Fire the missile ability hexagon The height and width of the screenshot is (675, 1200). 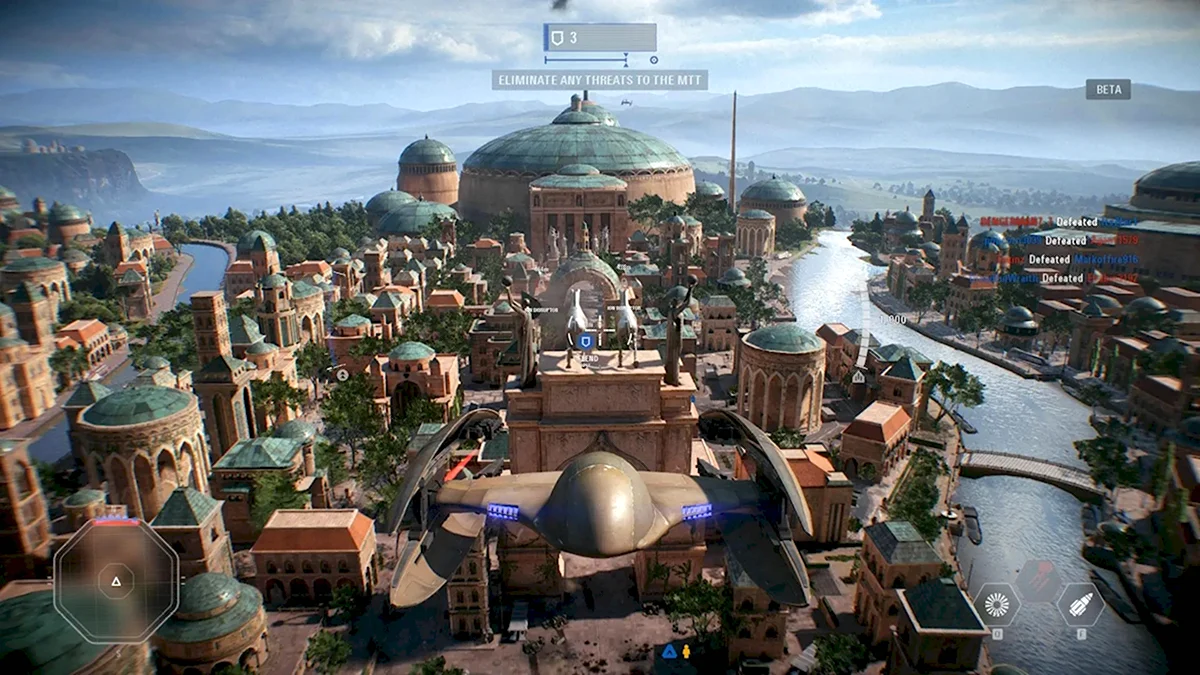[x=1080, y=604]
